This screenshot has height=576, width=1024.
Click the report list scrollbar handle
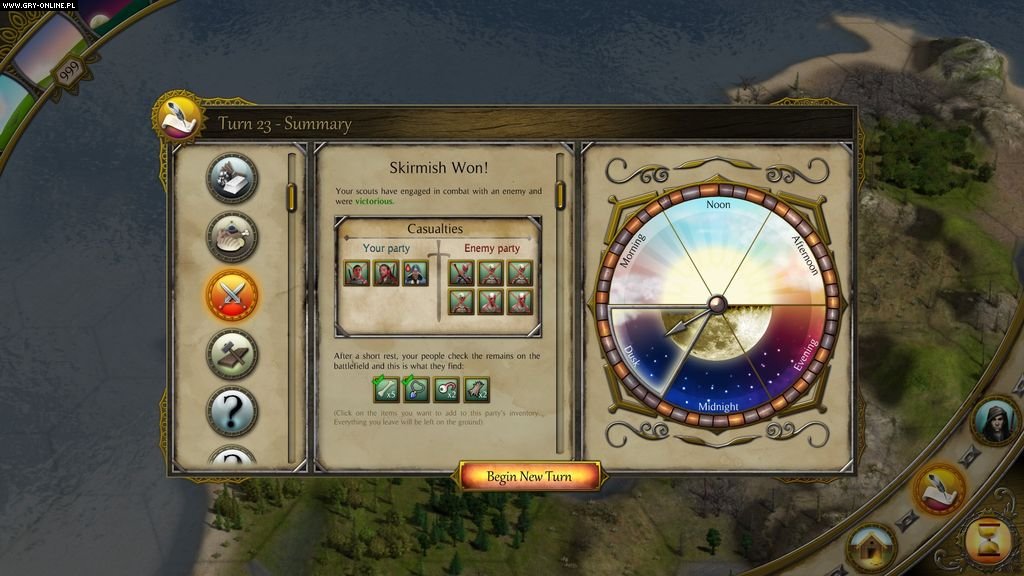292,198
